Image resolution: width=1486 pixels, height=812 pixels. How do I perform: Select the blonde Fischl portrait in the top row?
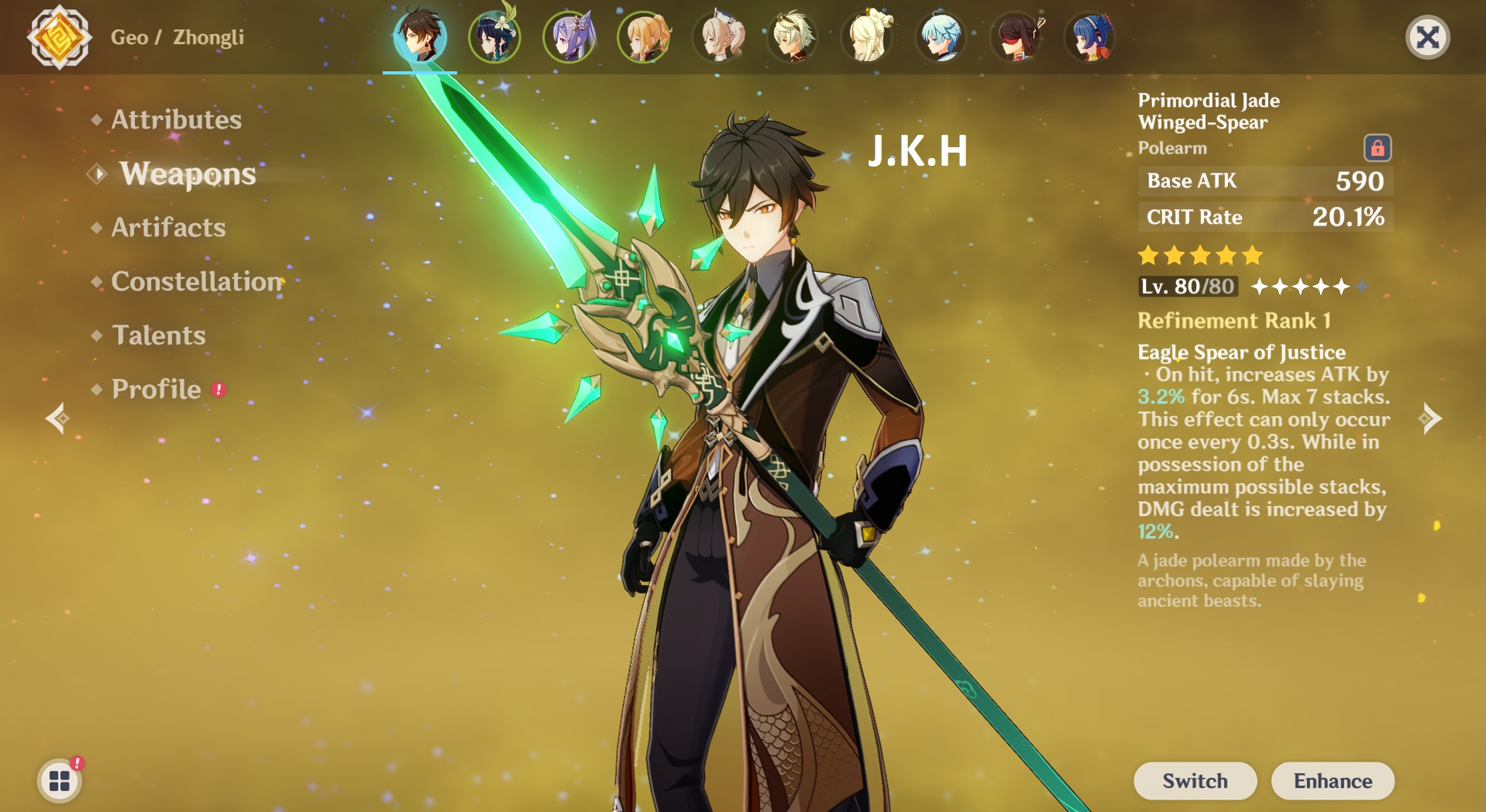point(645,36)
